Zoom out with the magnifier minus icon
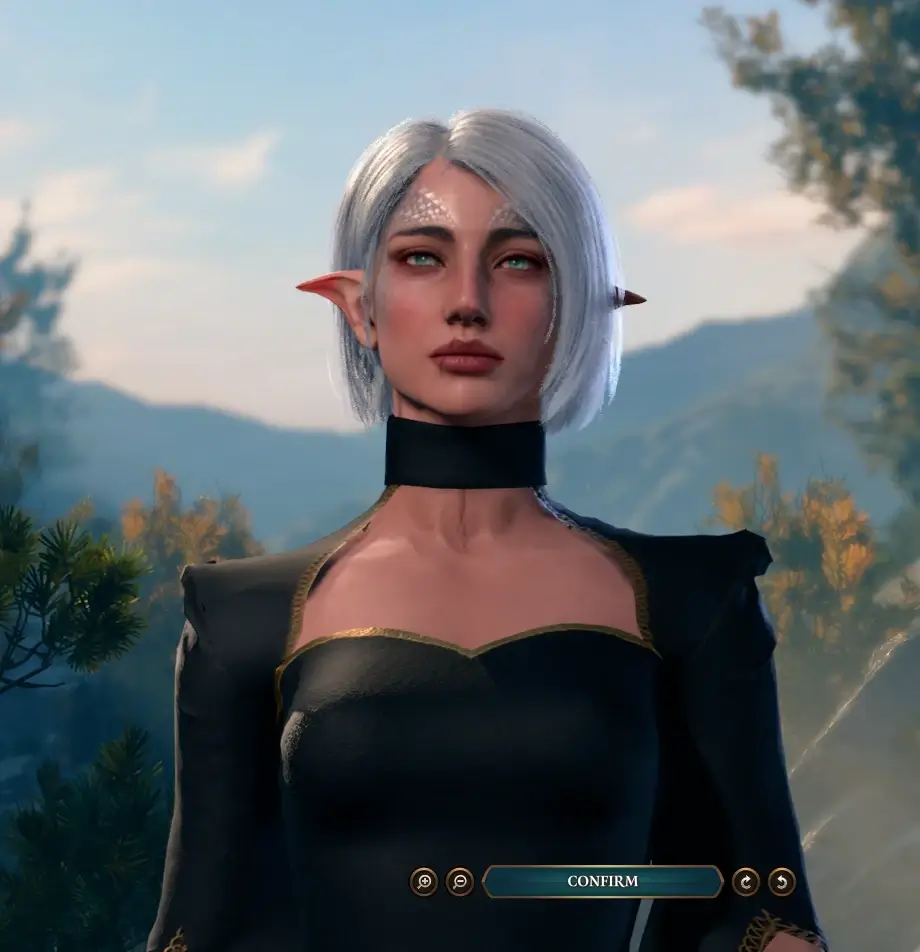 click(460, 881)
